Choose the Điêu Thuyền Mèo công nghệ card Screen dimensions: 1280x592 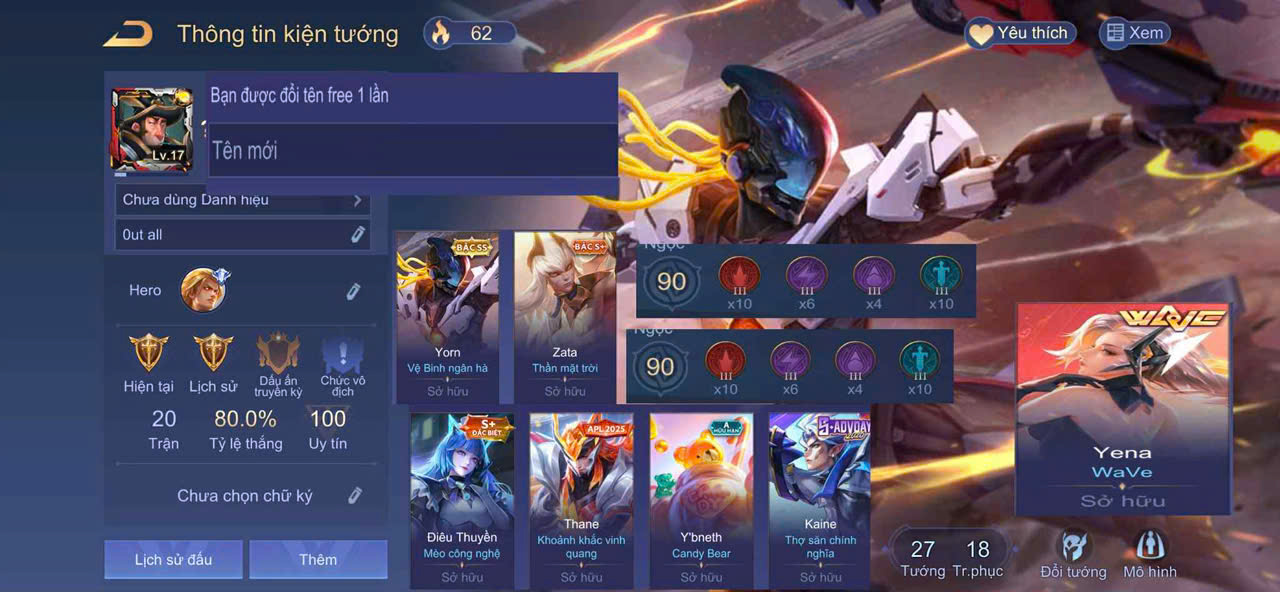[461, 500]
